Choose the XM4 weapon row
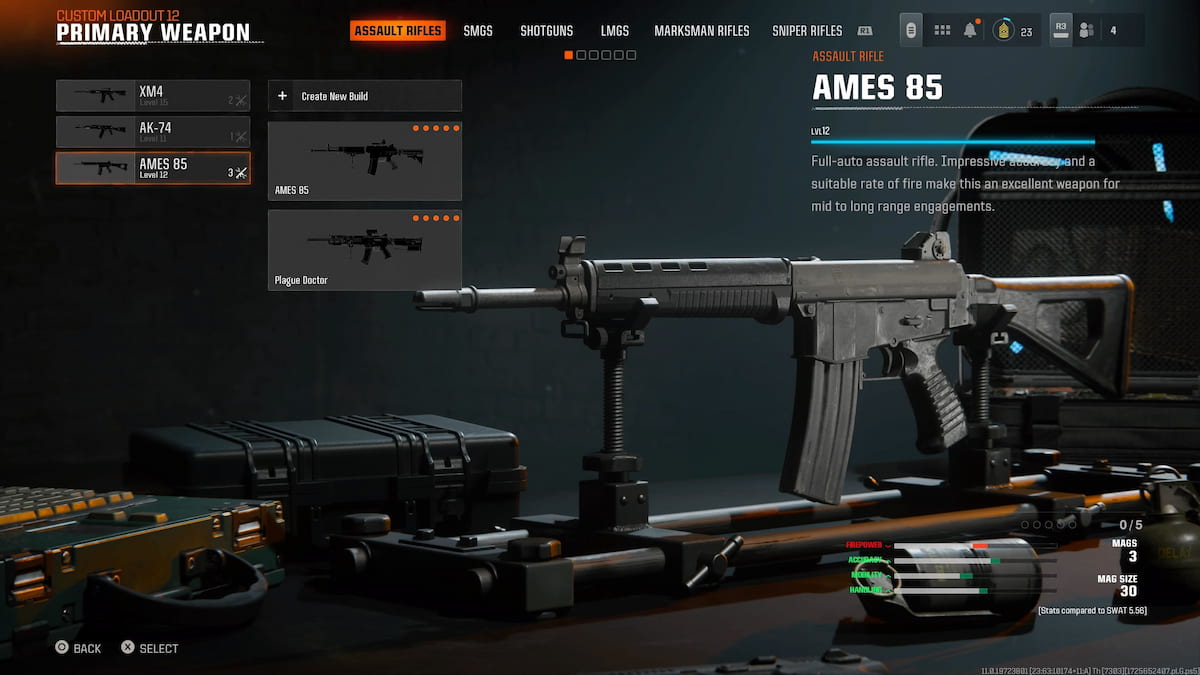 pos(153,96)
